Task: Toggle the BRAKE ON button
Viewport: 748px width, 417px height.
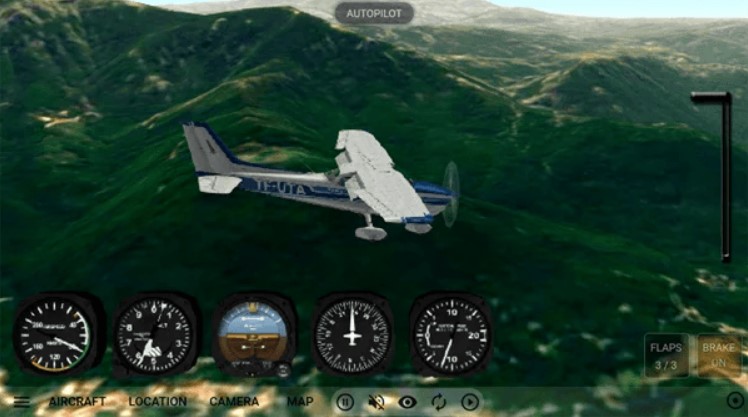Action: click(x=718, y=355)
